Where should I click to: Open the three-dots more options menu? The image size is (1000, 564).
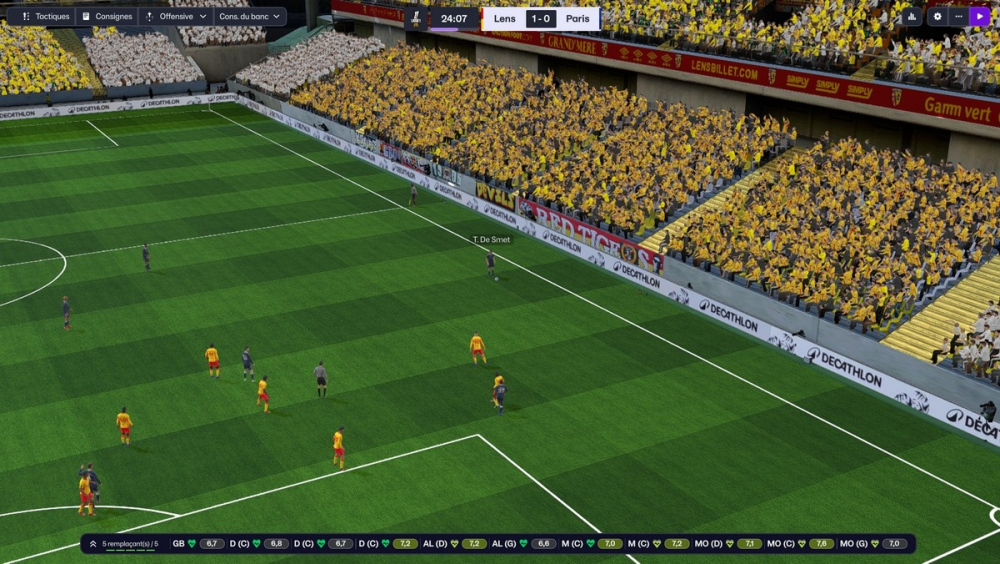958,17
